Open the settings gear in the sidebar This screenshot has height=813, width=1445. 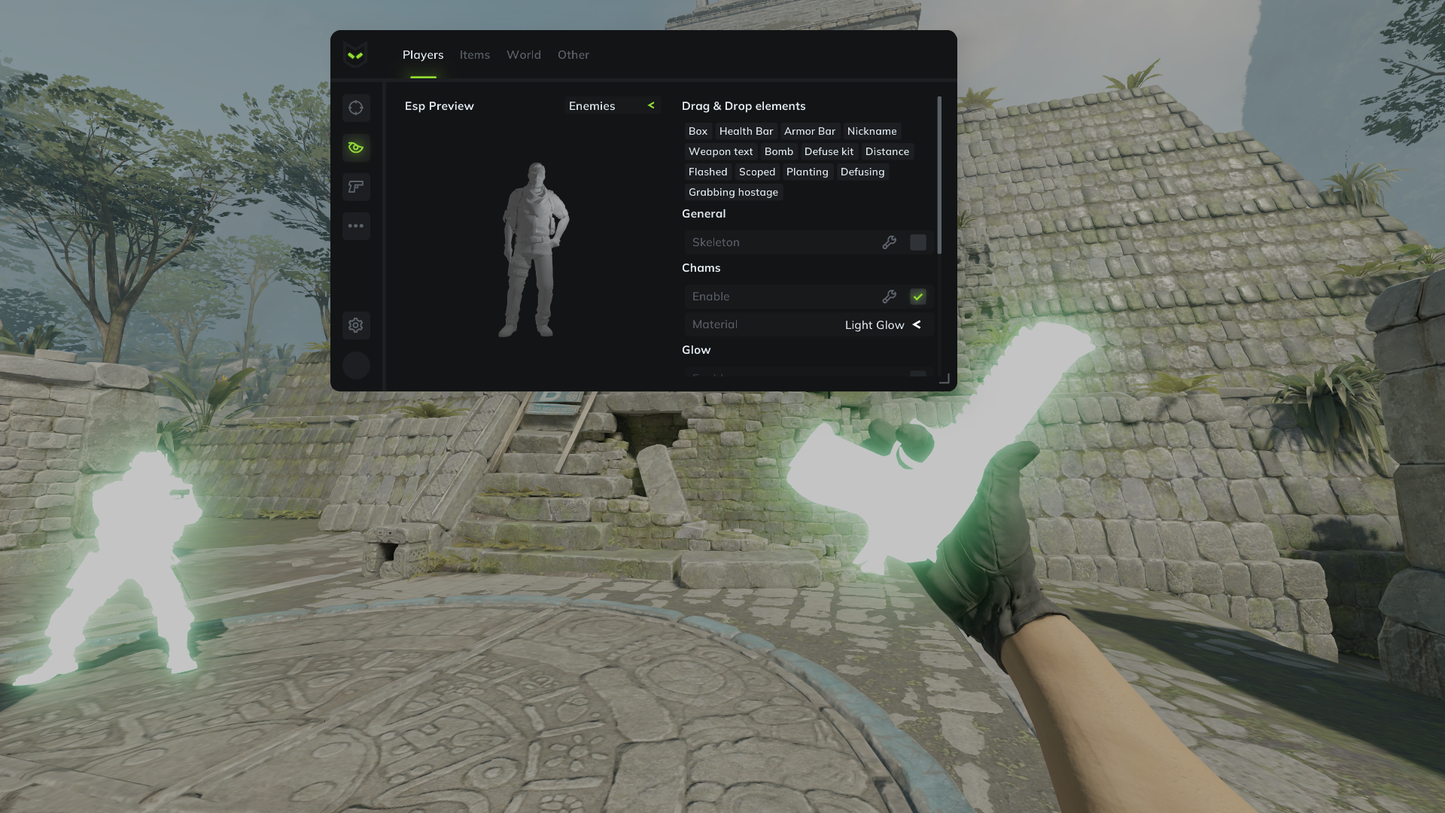[356, 324]
